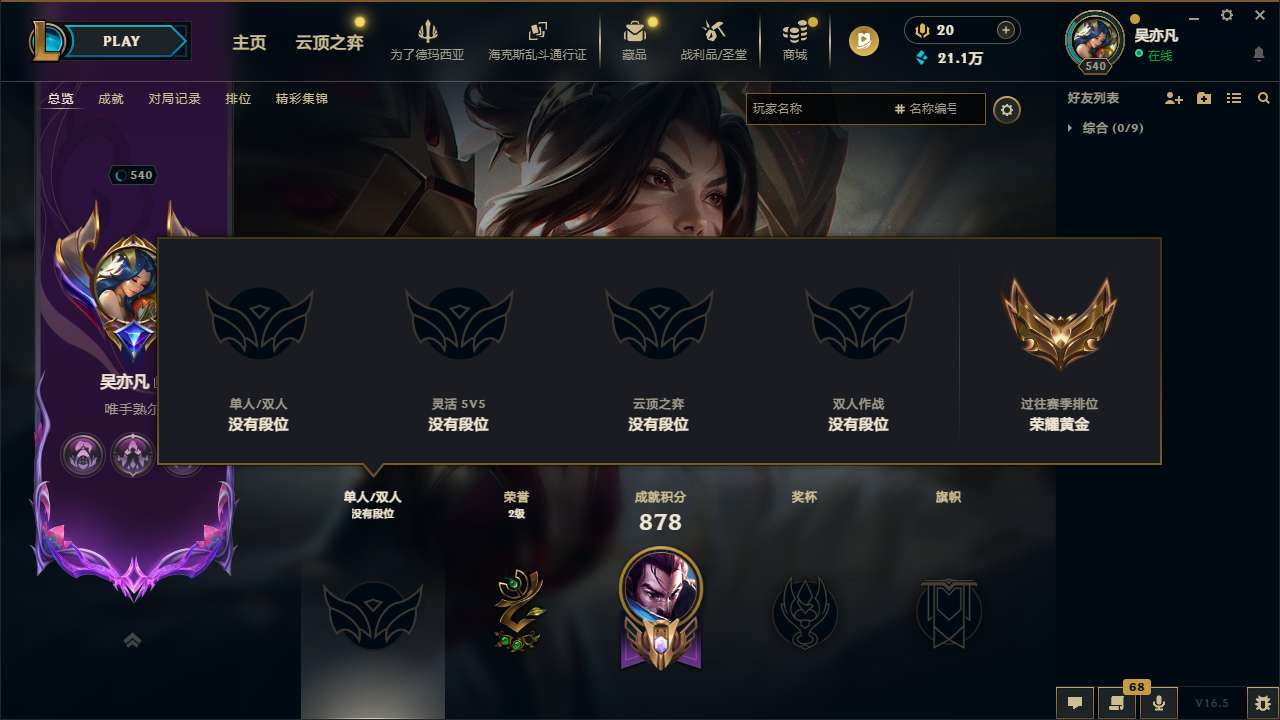Toggle the friend list display mode icon

1234,98
